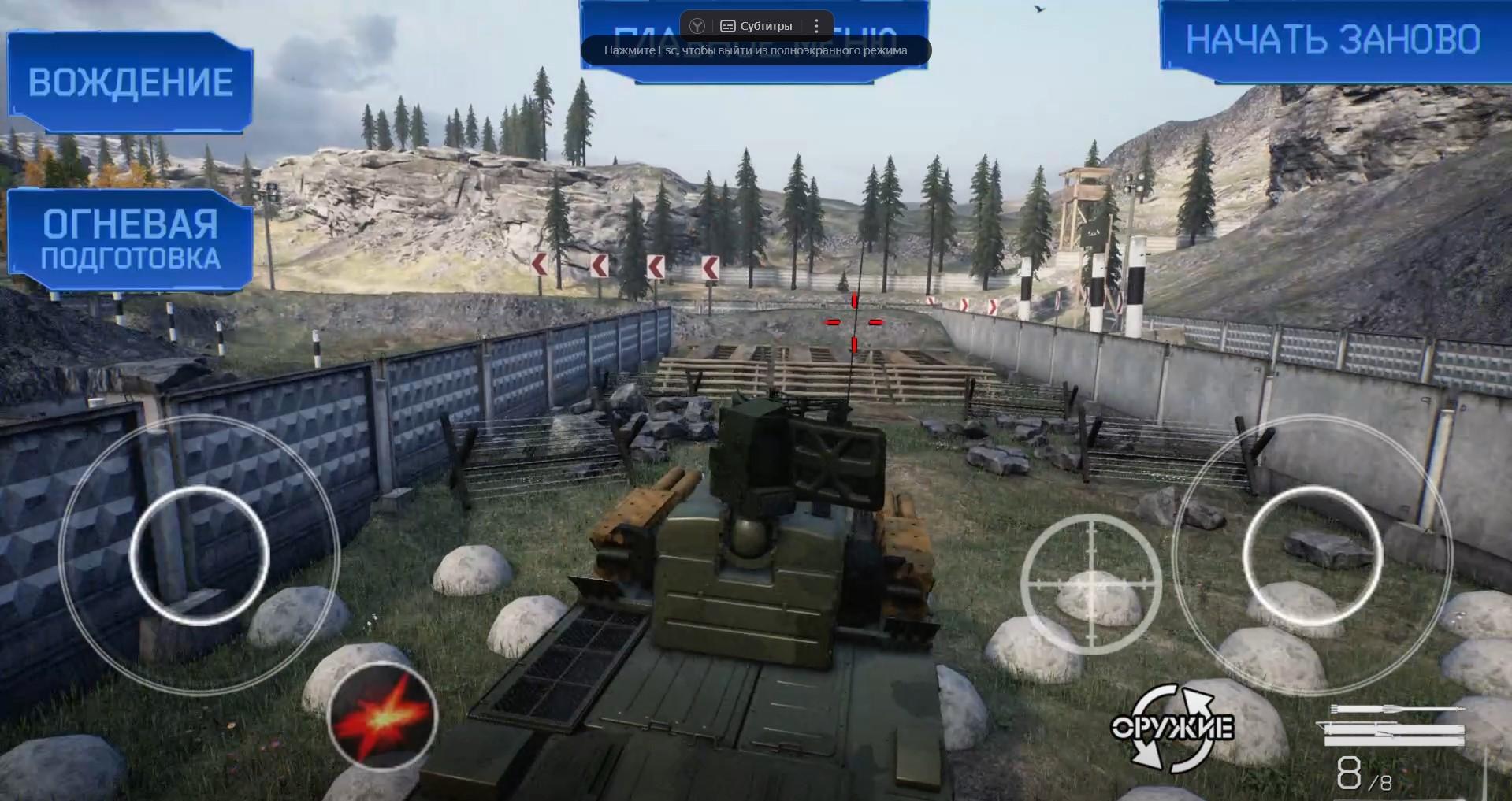This screenshot has height=801, width=1512.
Task: Toggle the Субтитры subtitles overlay button
Action: click(756, 26)
